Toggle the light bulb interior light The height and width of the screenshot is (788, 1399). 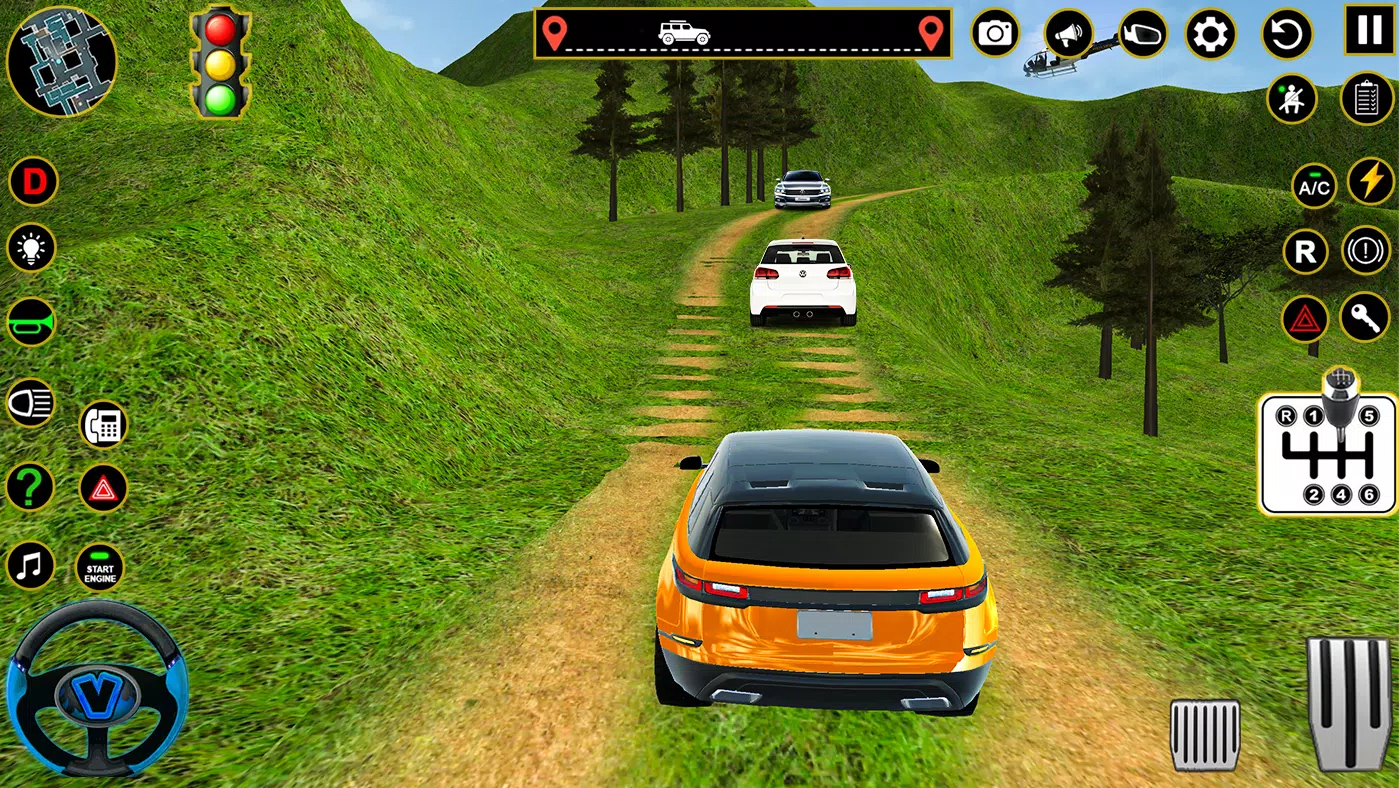32,248
